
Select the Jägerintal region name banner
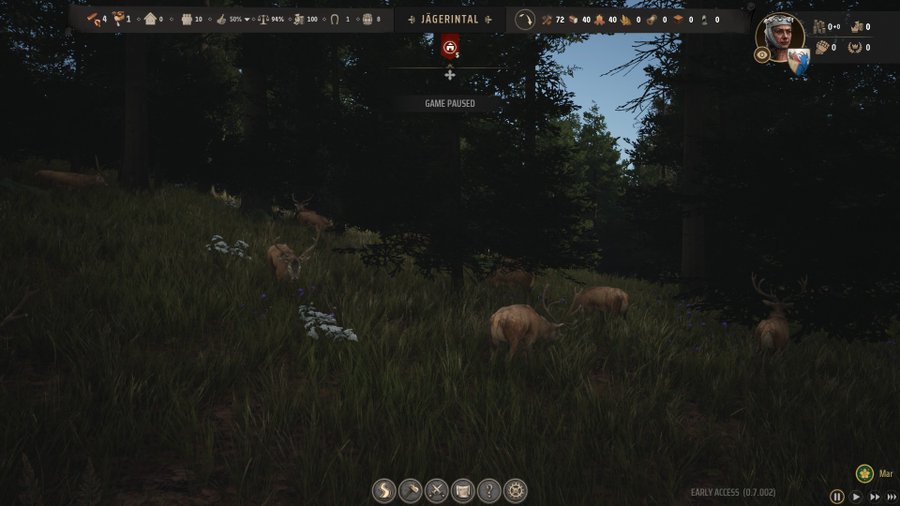coord(450,19)
